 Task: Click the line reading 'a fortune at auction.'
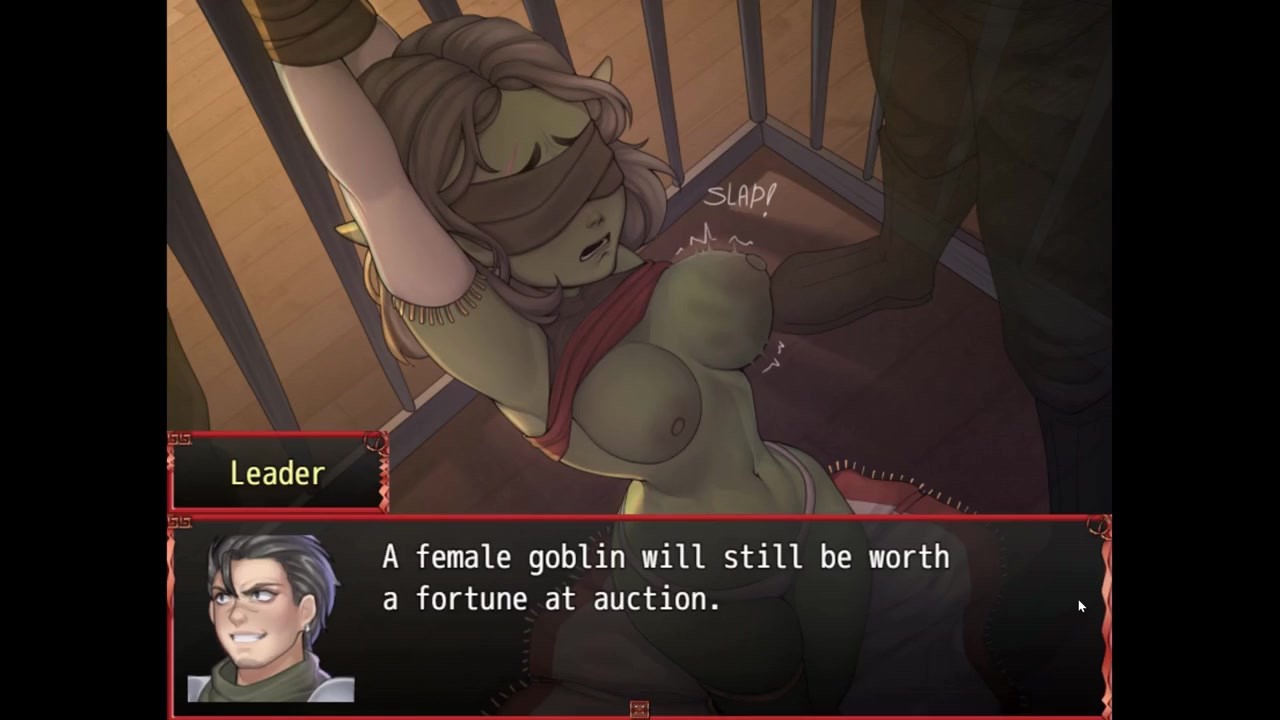tap(550, 599)
